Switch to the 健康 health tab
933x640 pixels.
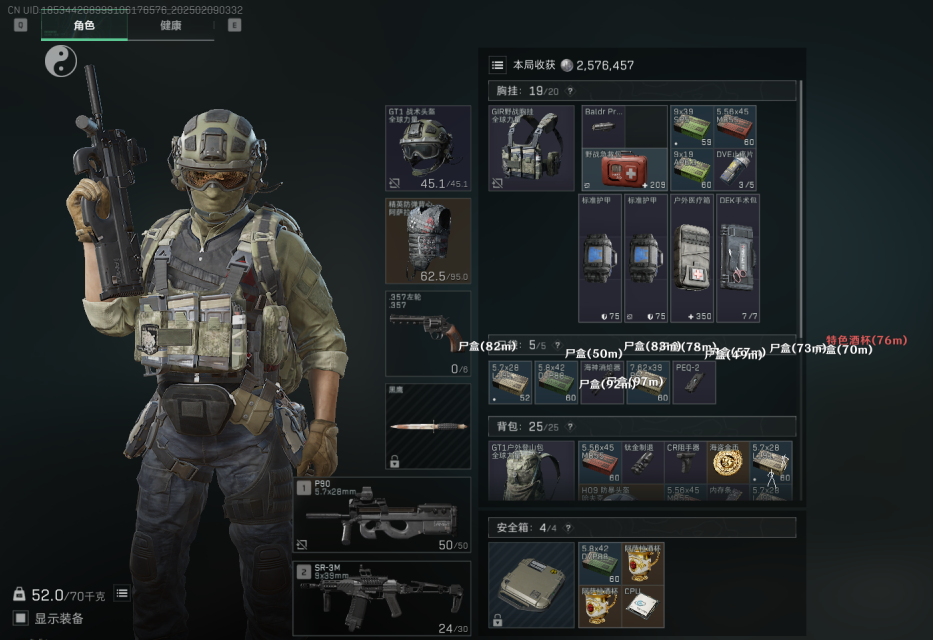pos(170,25)
